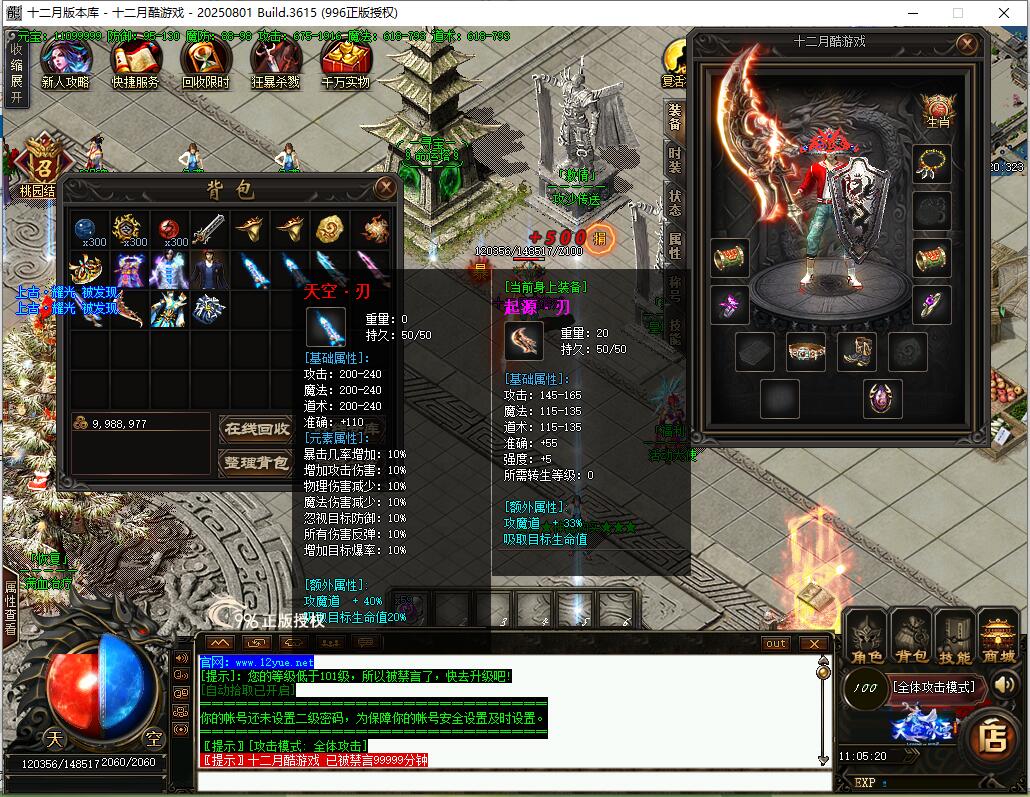Select the equipped necklace slot
The height and width of the screenshot is (797, 1030).
pyautogui.click(x=931, y=163)
